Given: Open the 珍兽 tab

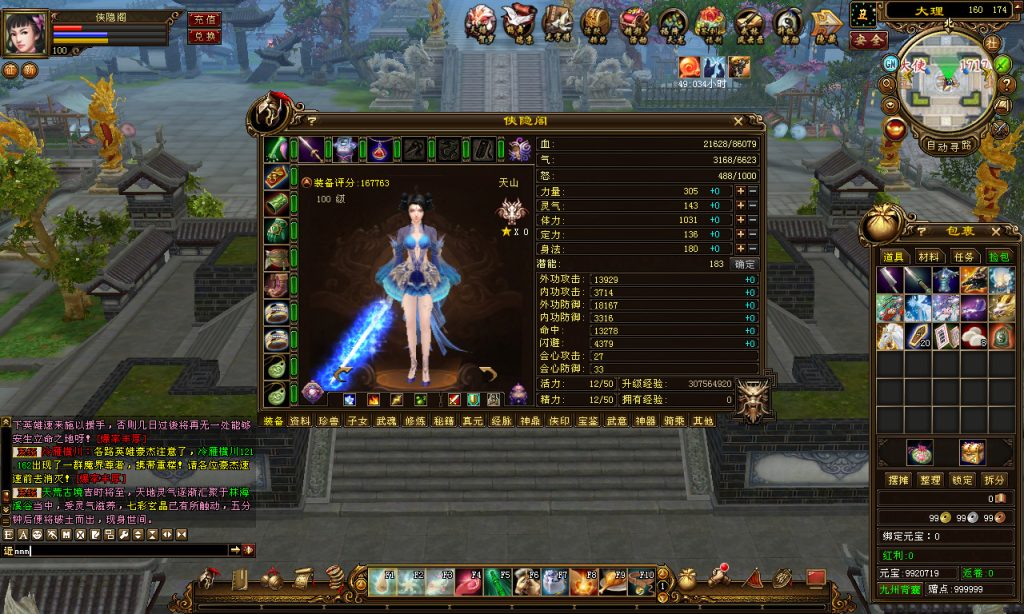Looking at the screenshot, I should [329, 421].
